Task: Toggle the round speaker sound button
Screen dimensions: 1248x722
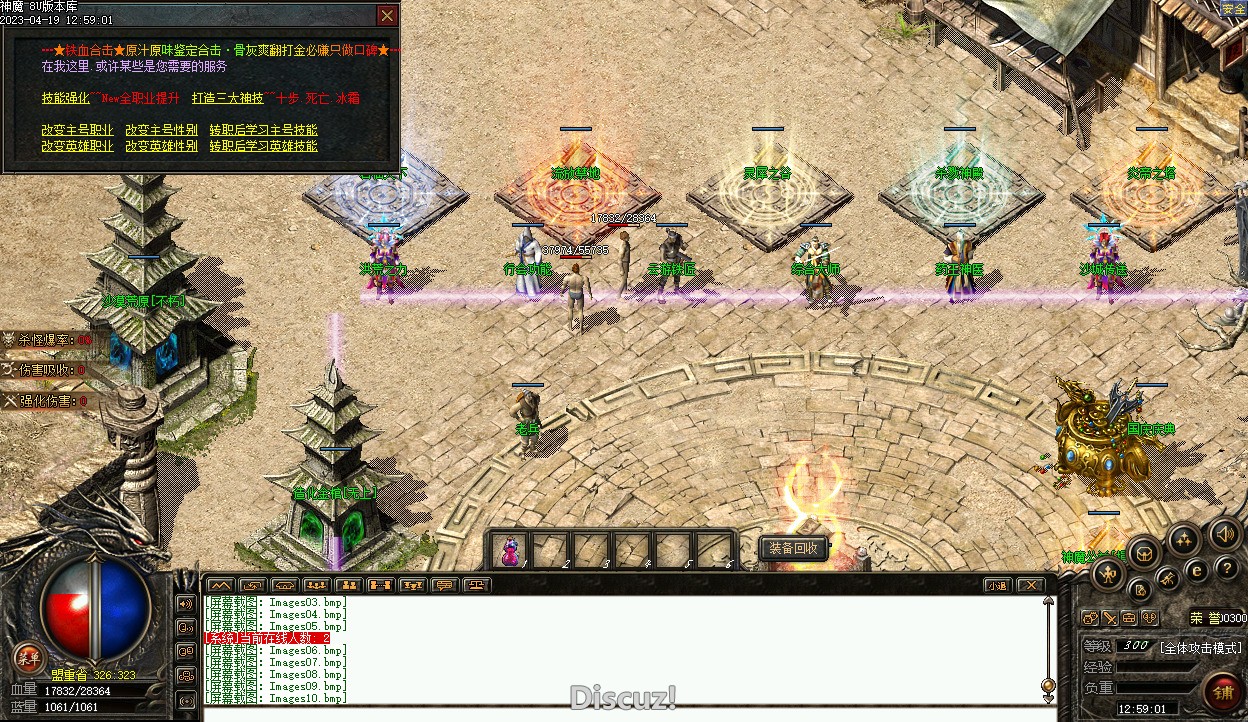Action: [x=1223, y=534]
